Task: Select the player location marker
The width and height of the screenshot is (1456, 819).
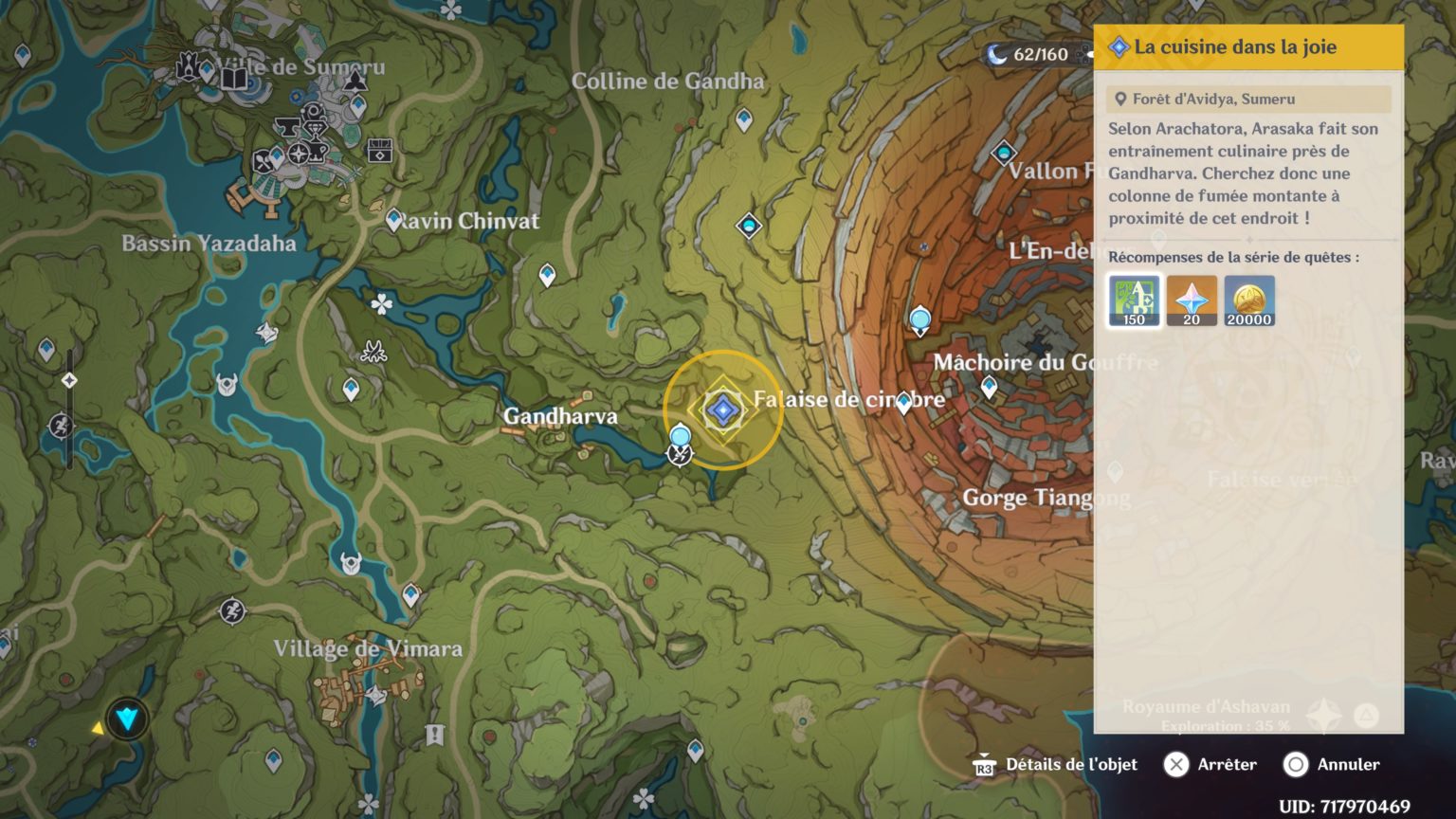Action: point(127,719)
